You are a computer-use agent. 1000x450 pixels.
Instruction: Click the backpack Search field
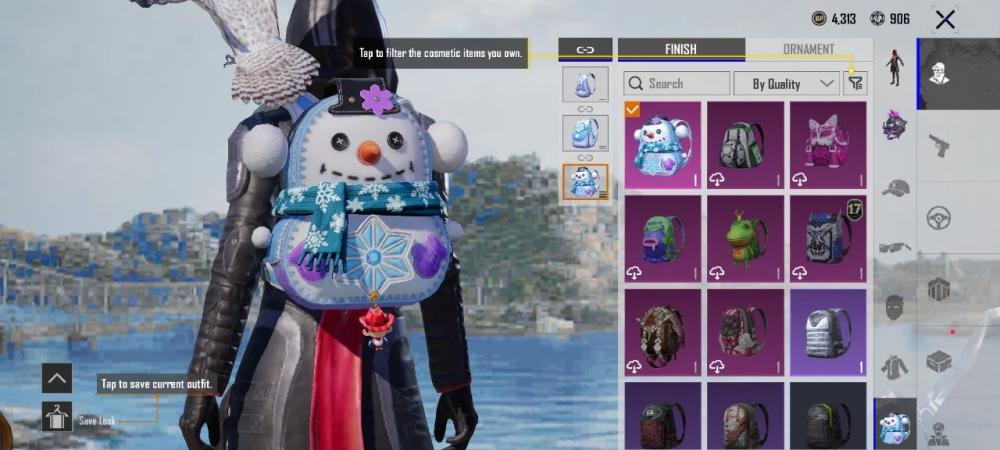pyautogui.click(x=677, y=84)
